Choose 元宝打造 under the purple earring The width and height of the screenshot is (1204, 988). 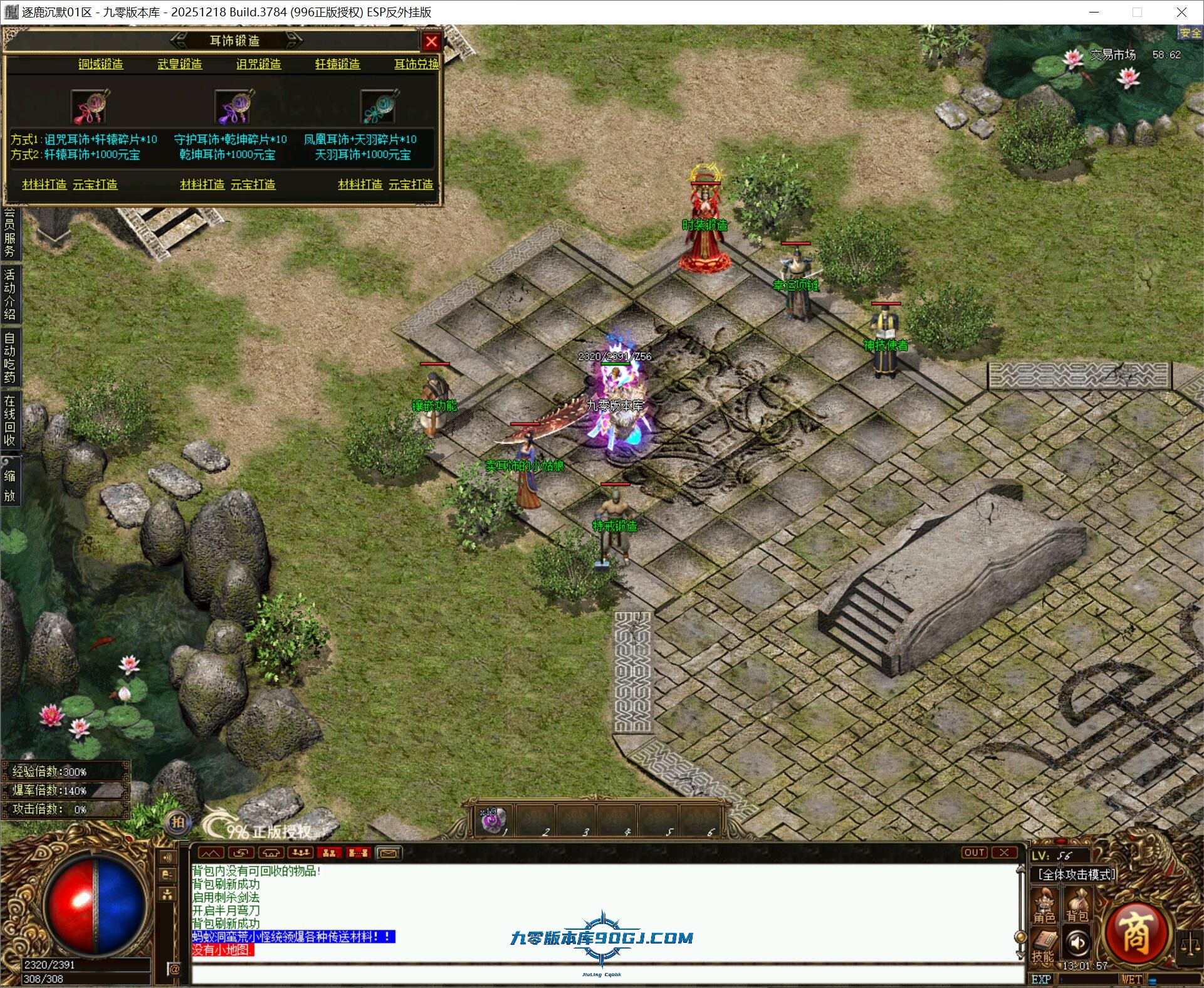point(253,184)
